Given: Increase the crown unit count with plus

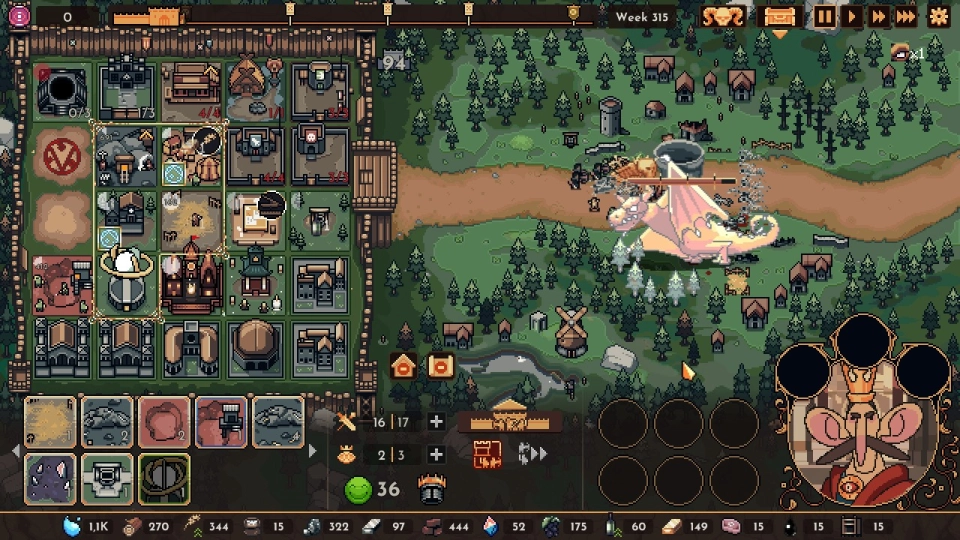Looking at the screenshot, I should pos(435,455).
